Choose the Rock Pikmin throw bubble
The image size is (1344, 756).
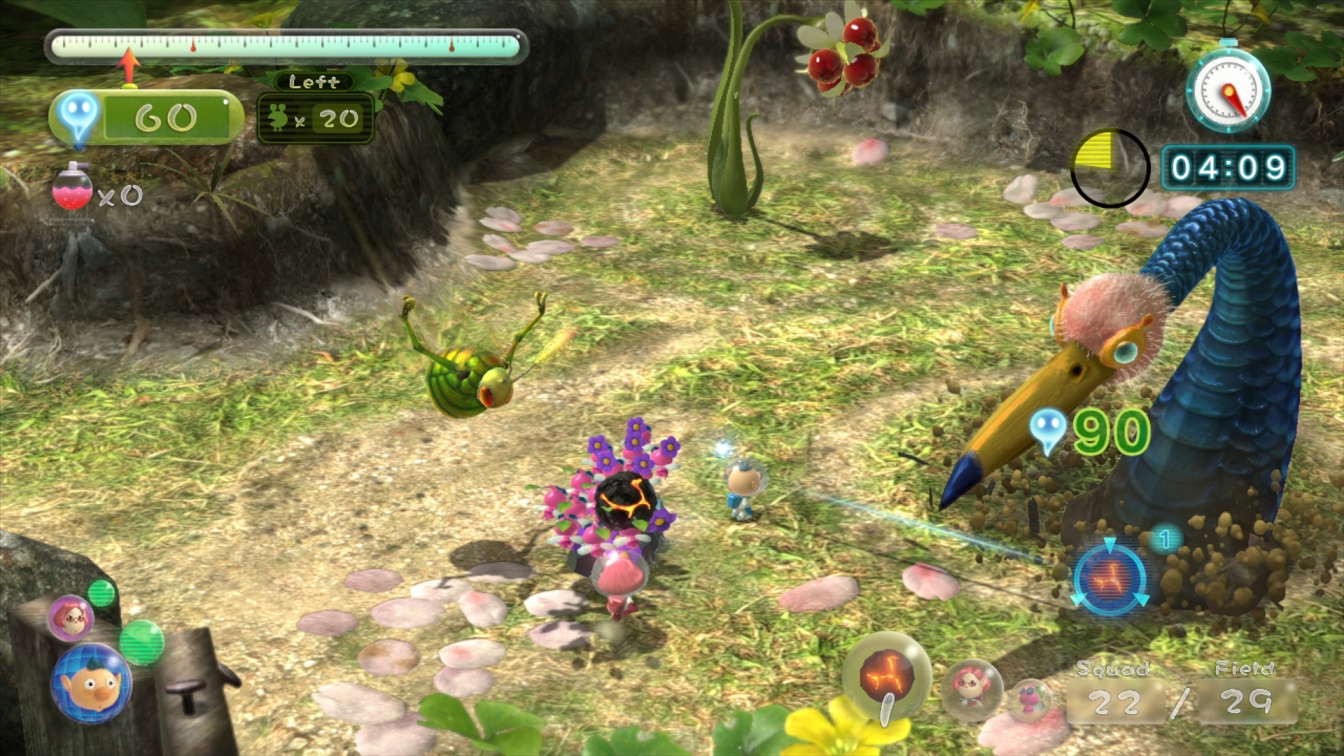(x=887, y=675)
